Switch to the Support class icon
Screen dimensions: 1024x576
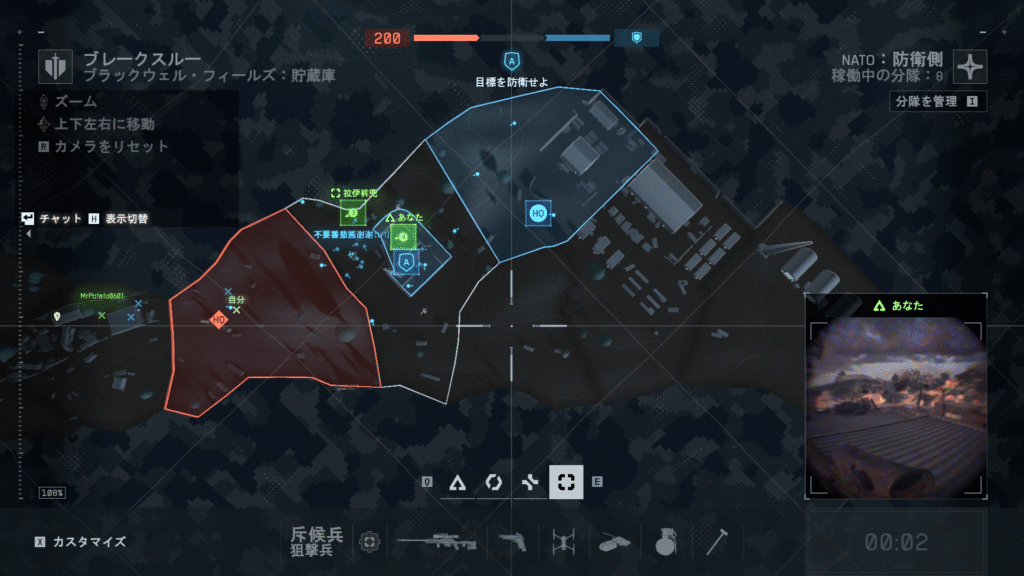click(x=530, y=482)
